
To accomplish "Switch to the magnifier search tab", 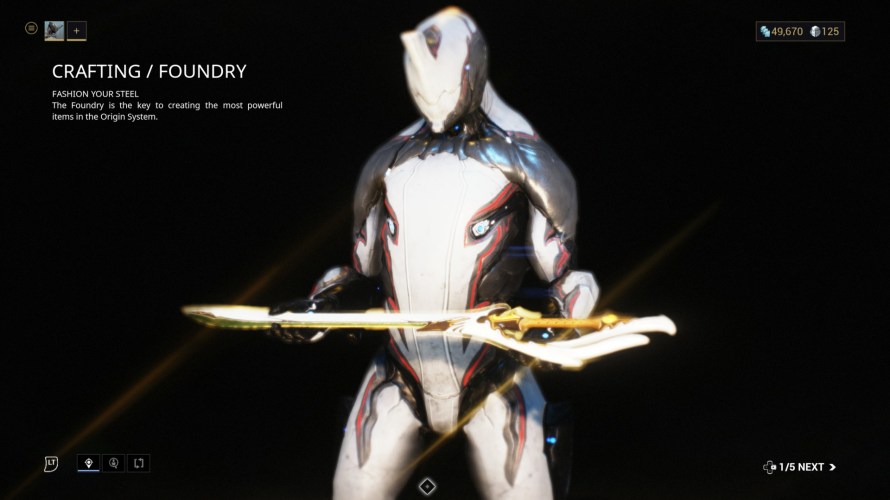I will 114,463.
